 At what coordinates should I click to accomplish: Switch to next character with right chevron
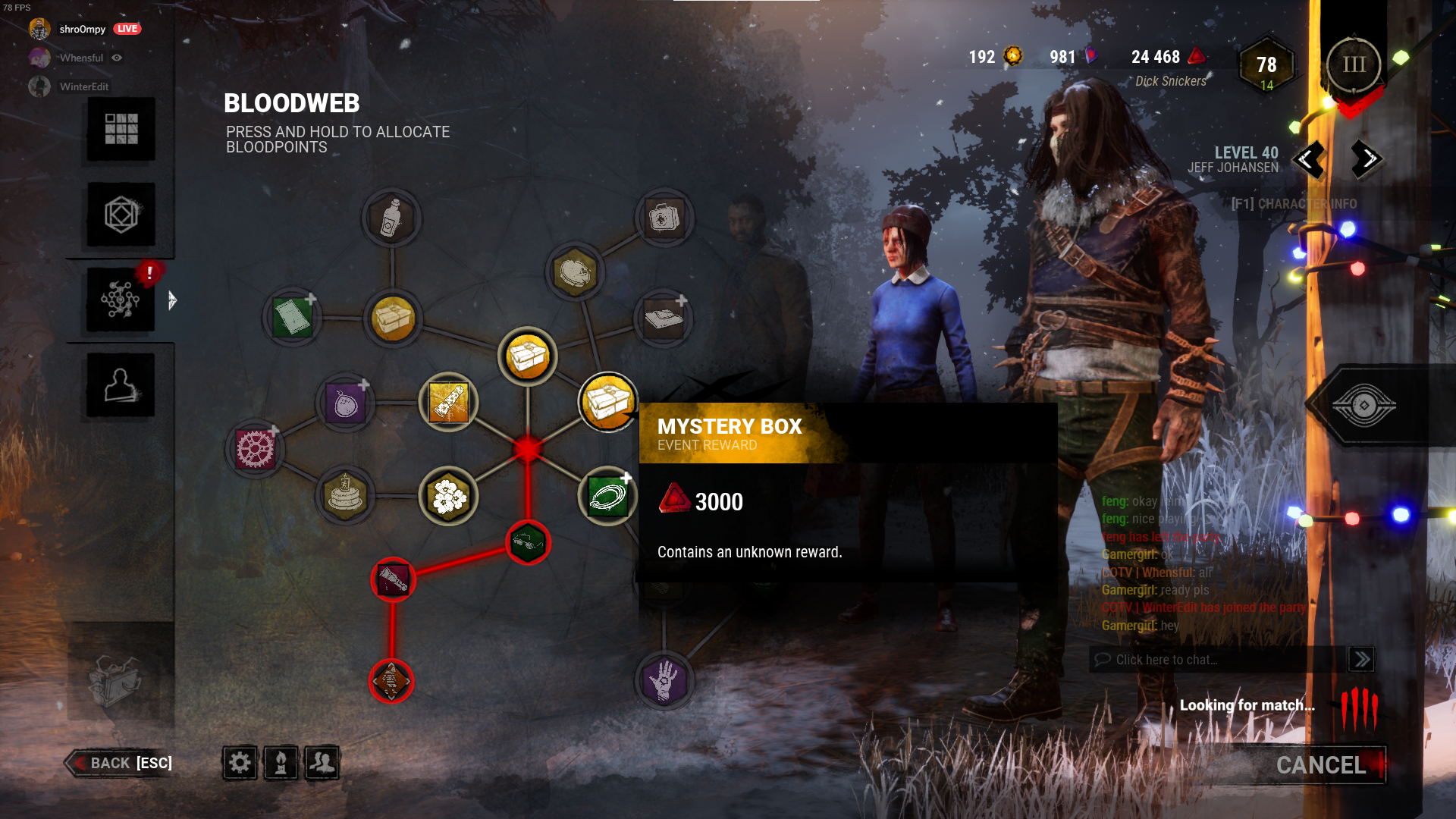[x=1364, y=160]
